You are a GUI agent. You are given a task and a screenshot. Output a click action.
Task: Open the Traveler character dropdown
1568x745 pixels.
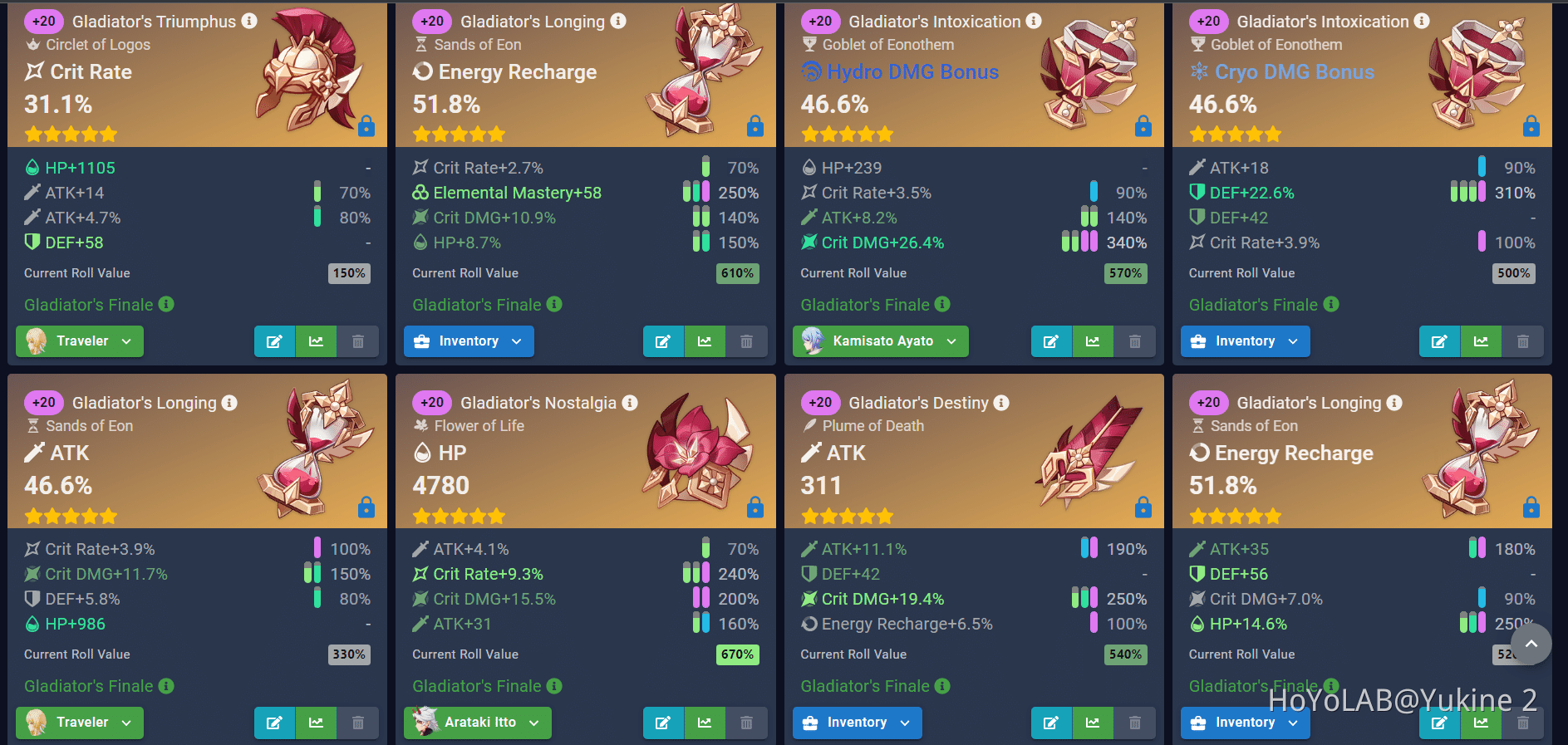pyautogui.click(x=79, y=341)
